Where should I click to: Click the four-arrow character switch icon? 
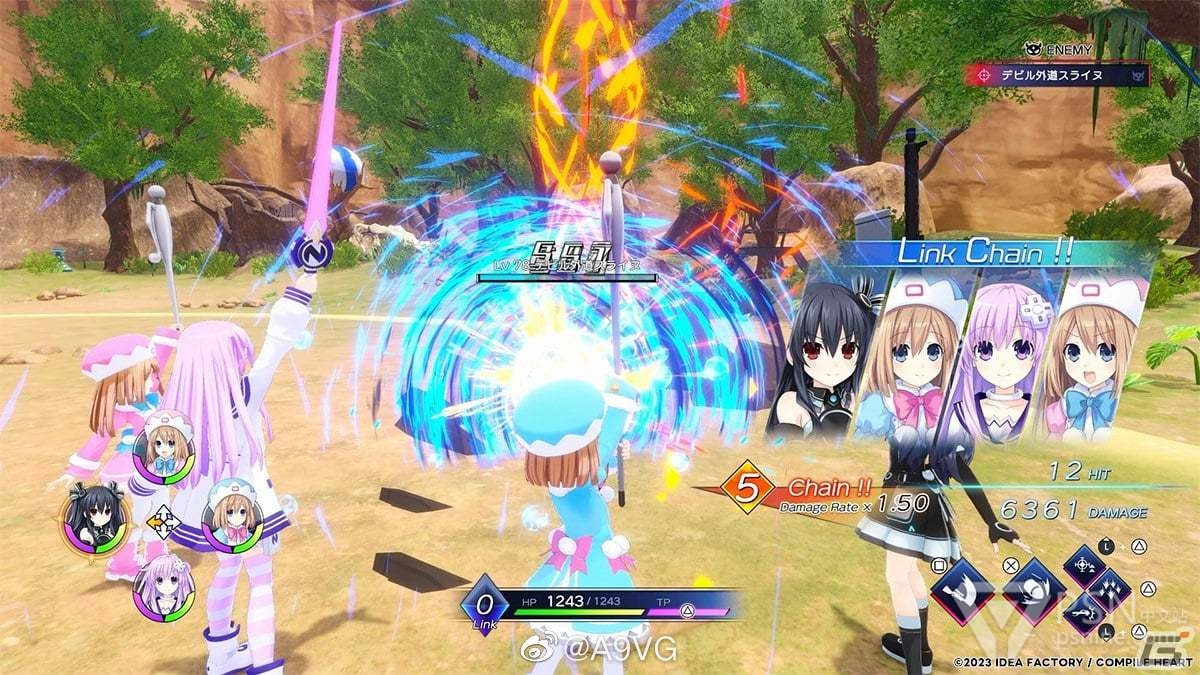pos(162,520)
